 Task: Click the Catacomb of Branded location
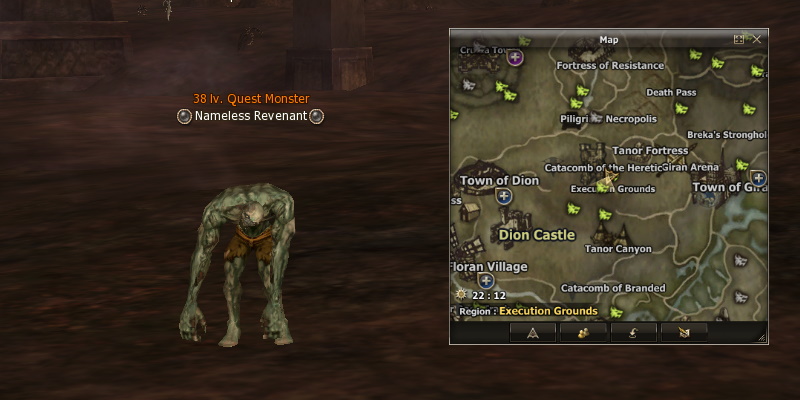coord(613,288)
